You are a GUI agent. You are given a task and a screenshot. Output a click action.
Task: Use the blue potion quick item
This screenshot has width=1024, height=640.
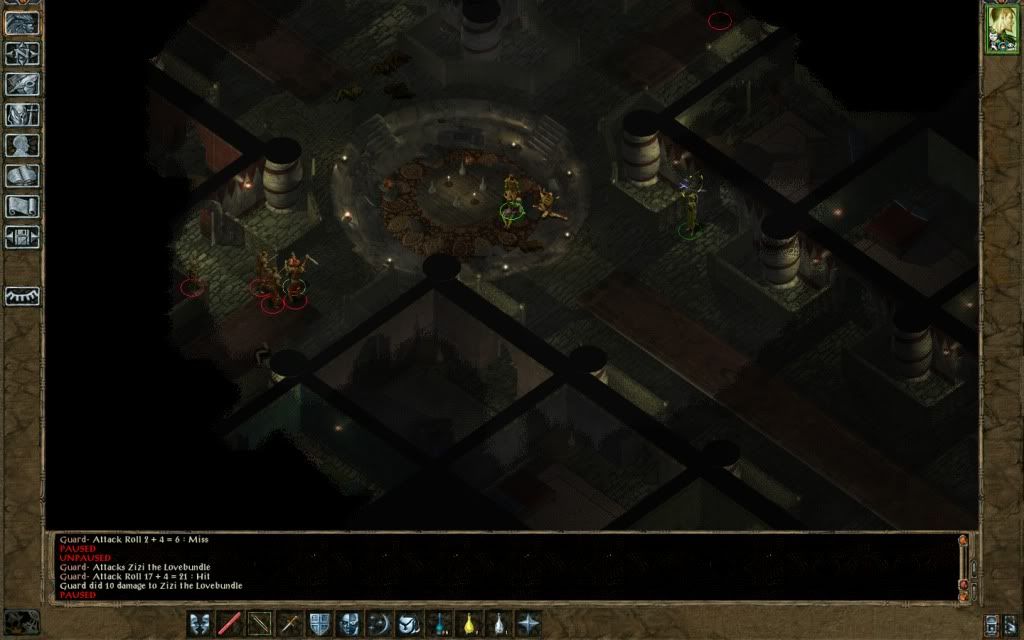(439, 623)
